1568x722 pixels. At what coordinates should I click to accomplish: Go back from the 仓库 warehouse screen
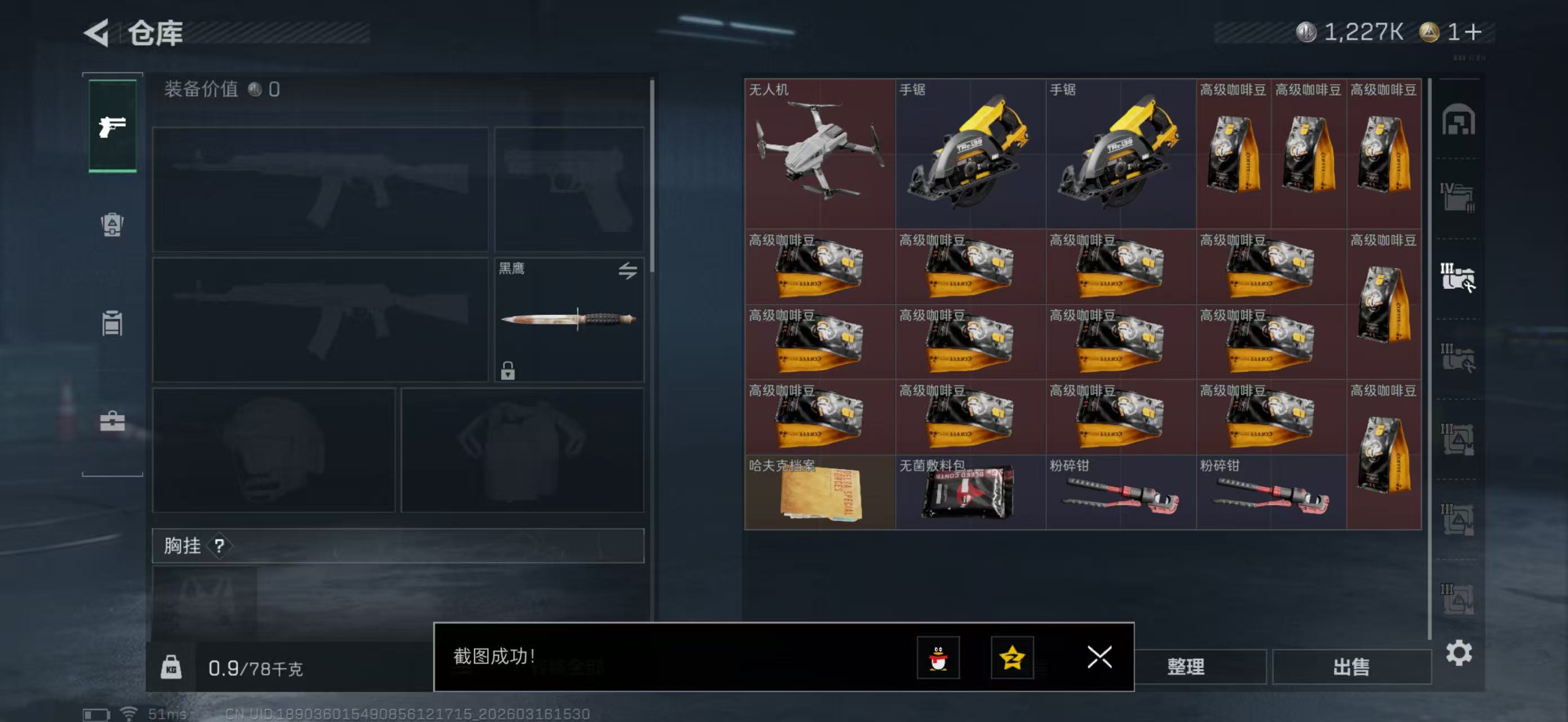pos(97,33)
